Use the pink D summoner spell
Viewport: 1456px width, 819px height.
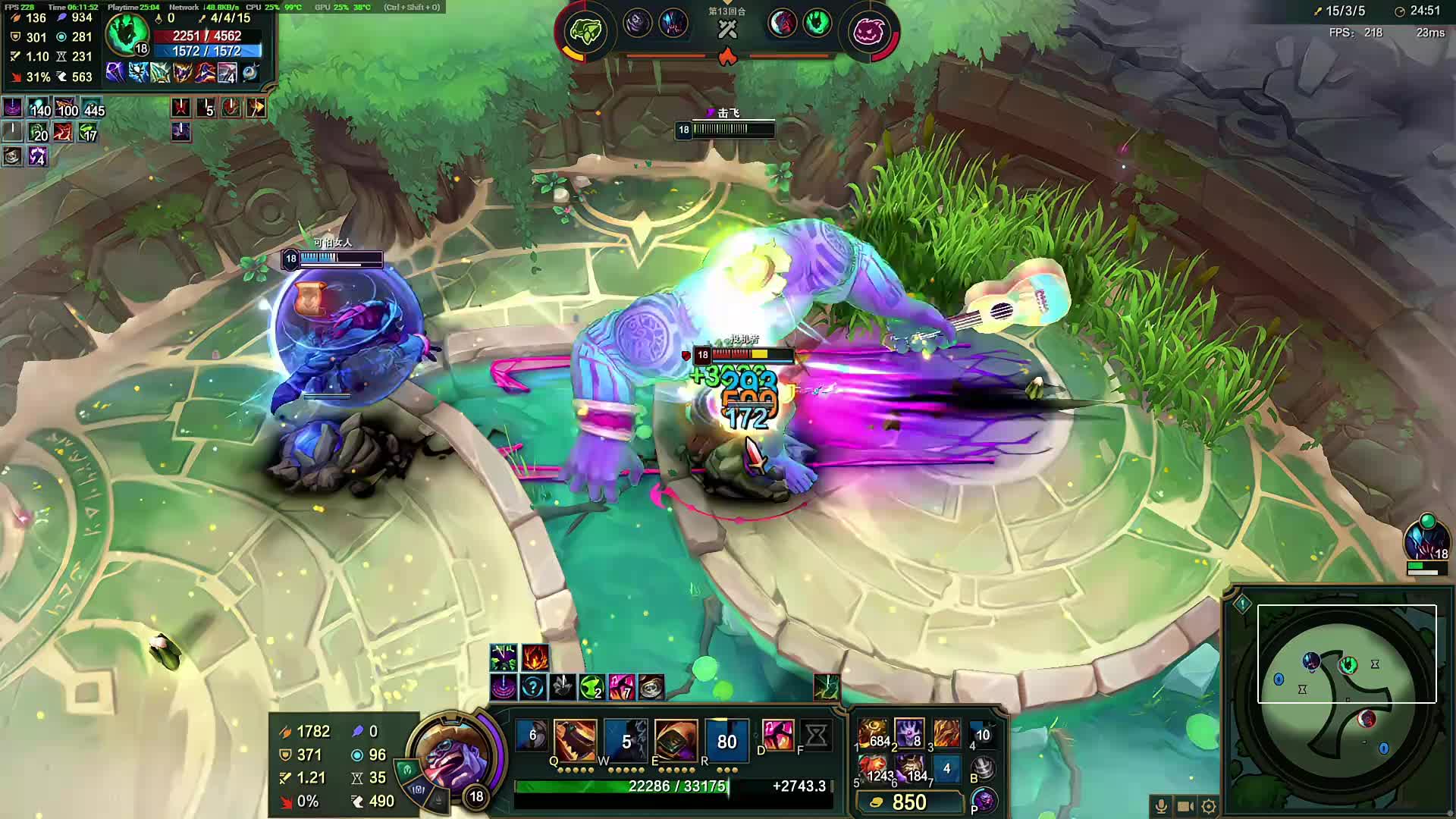click(777, 735)
